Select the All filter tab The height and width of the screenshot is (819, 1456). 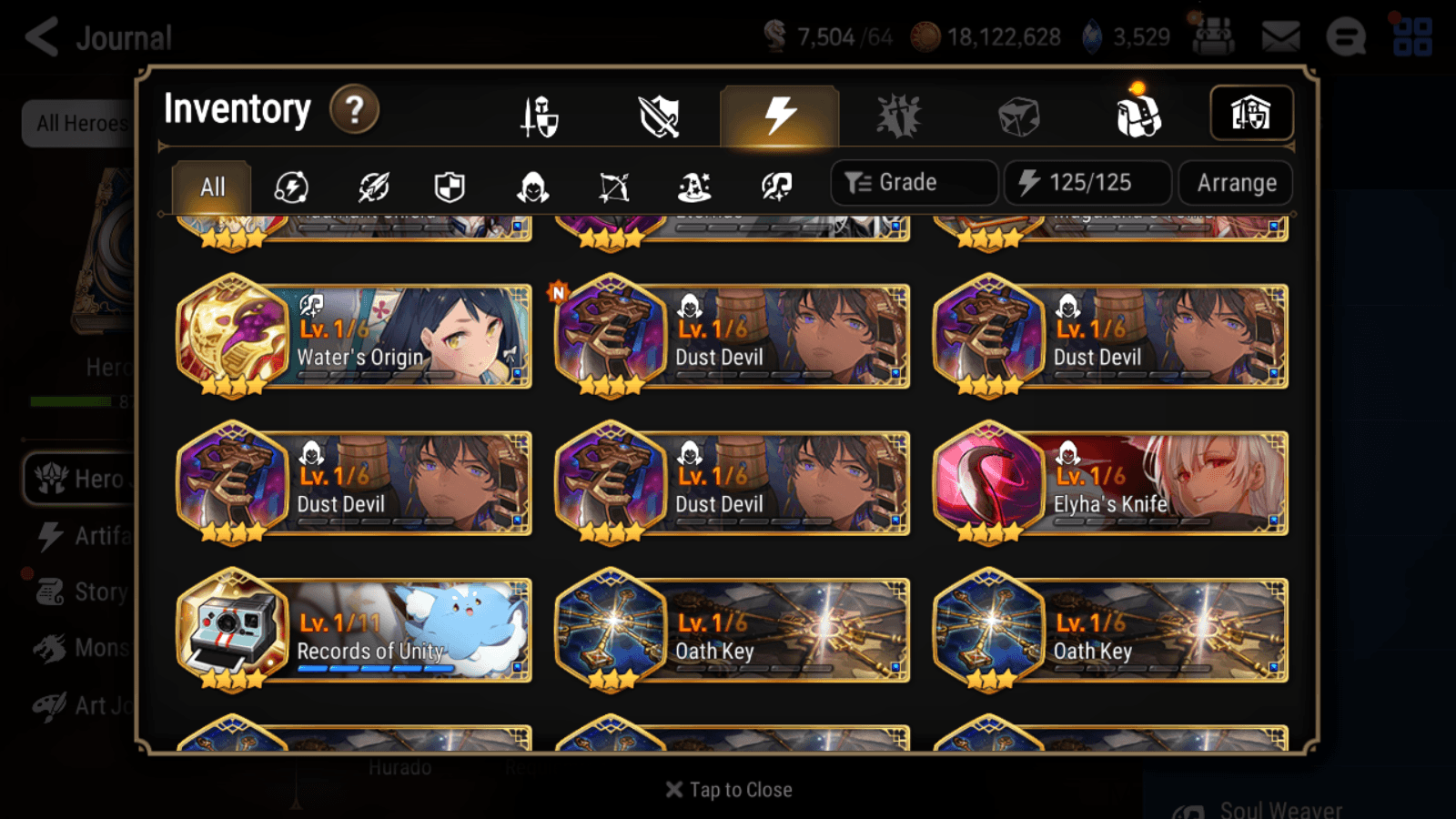coord(211,187)
